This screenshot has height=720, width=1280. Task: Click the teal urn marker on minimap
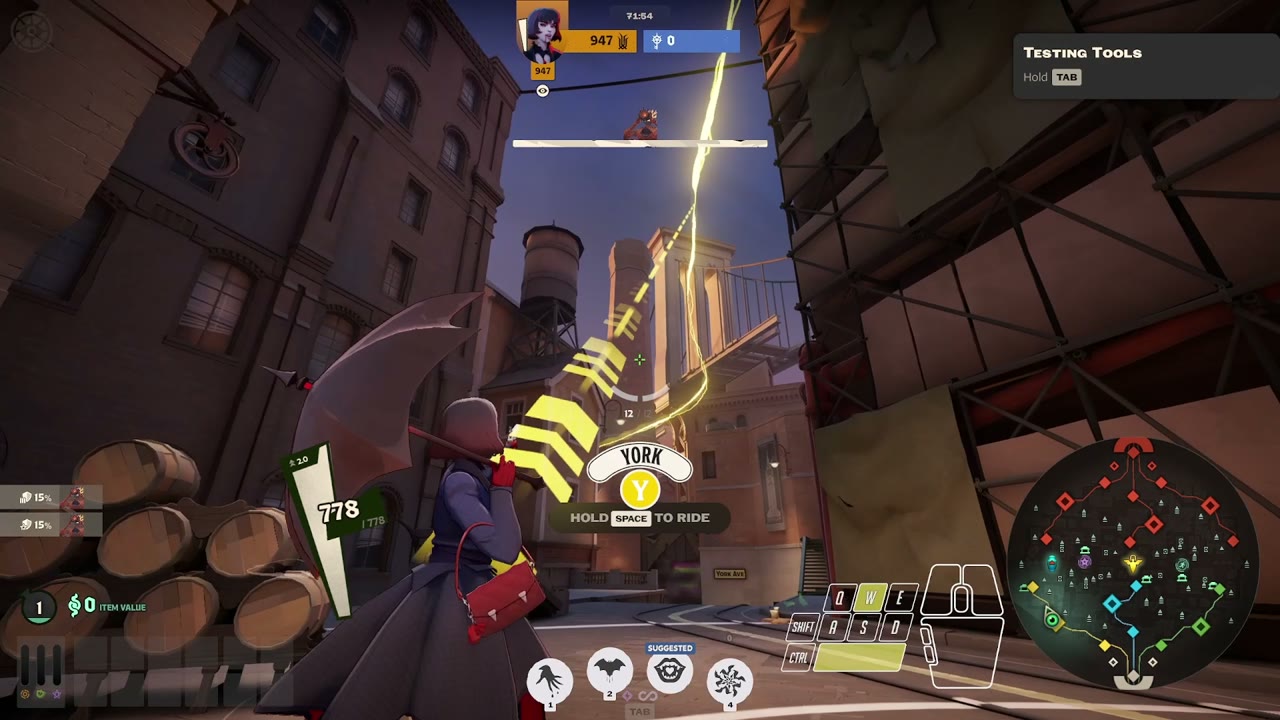1051,565
